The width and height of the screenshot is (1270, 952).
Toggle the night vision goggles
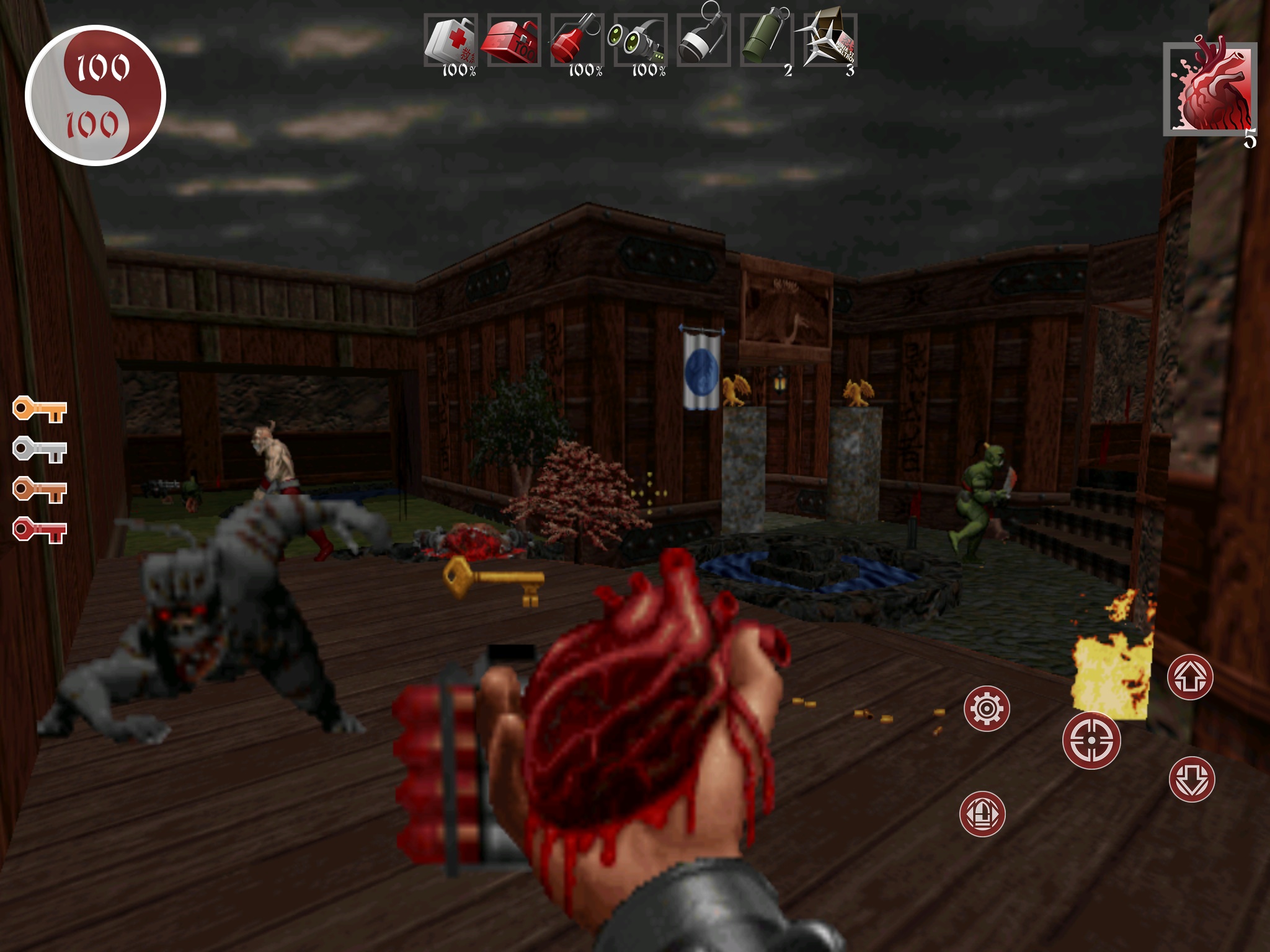640,41
